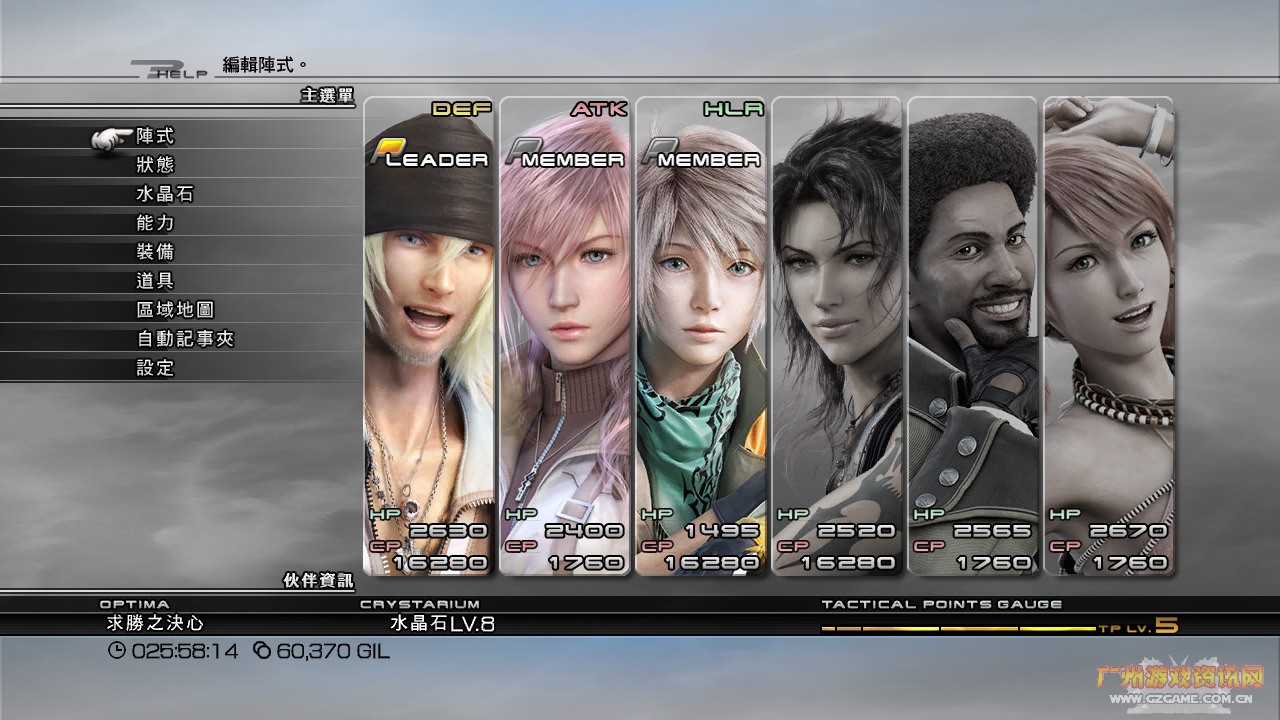Choose the character card with 2670 HP
The image size is (1280, 720).
[x=1108, y=336]
